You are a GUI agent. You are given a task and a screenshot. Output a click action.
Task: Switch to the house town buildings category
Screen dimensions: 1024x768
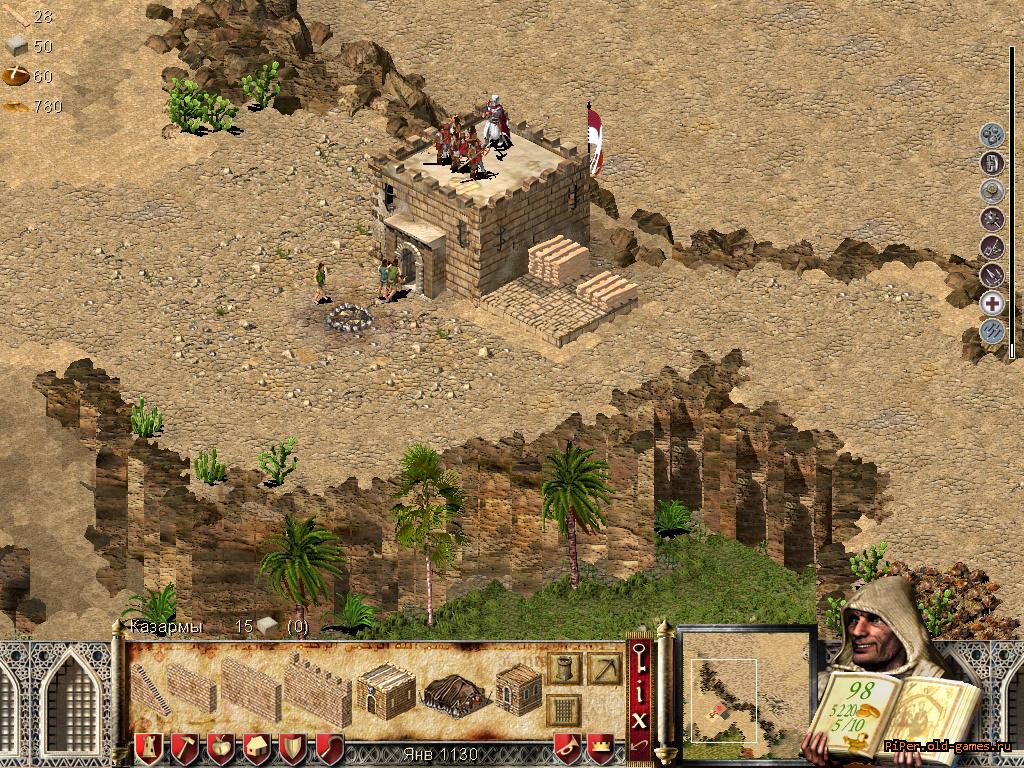click(x=257, y=748)
